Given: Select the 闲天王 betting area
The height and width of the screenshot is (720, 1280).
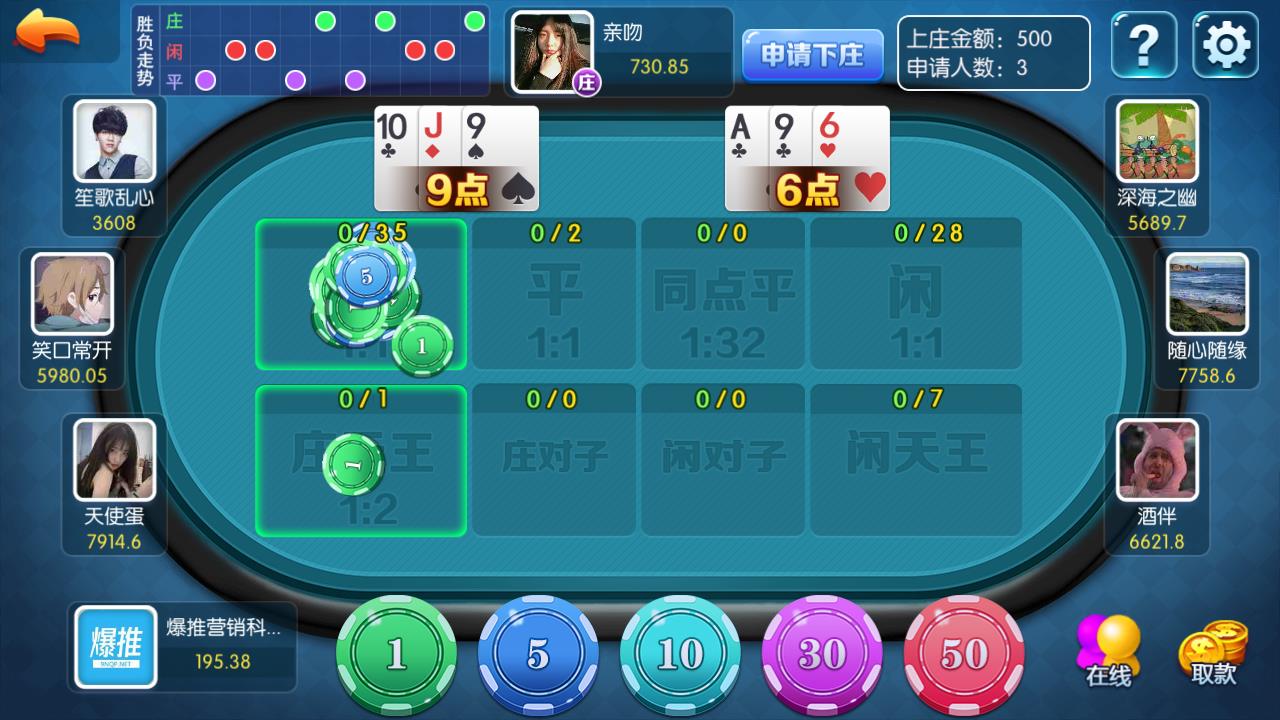Looking at the screenshot, I should [915, 462].
